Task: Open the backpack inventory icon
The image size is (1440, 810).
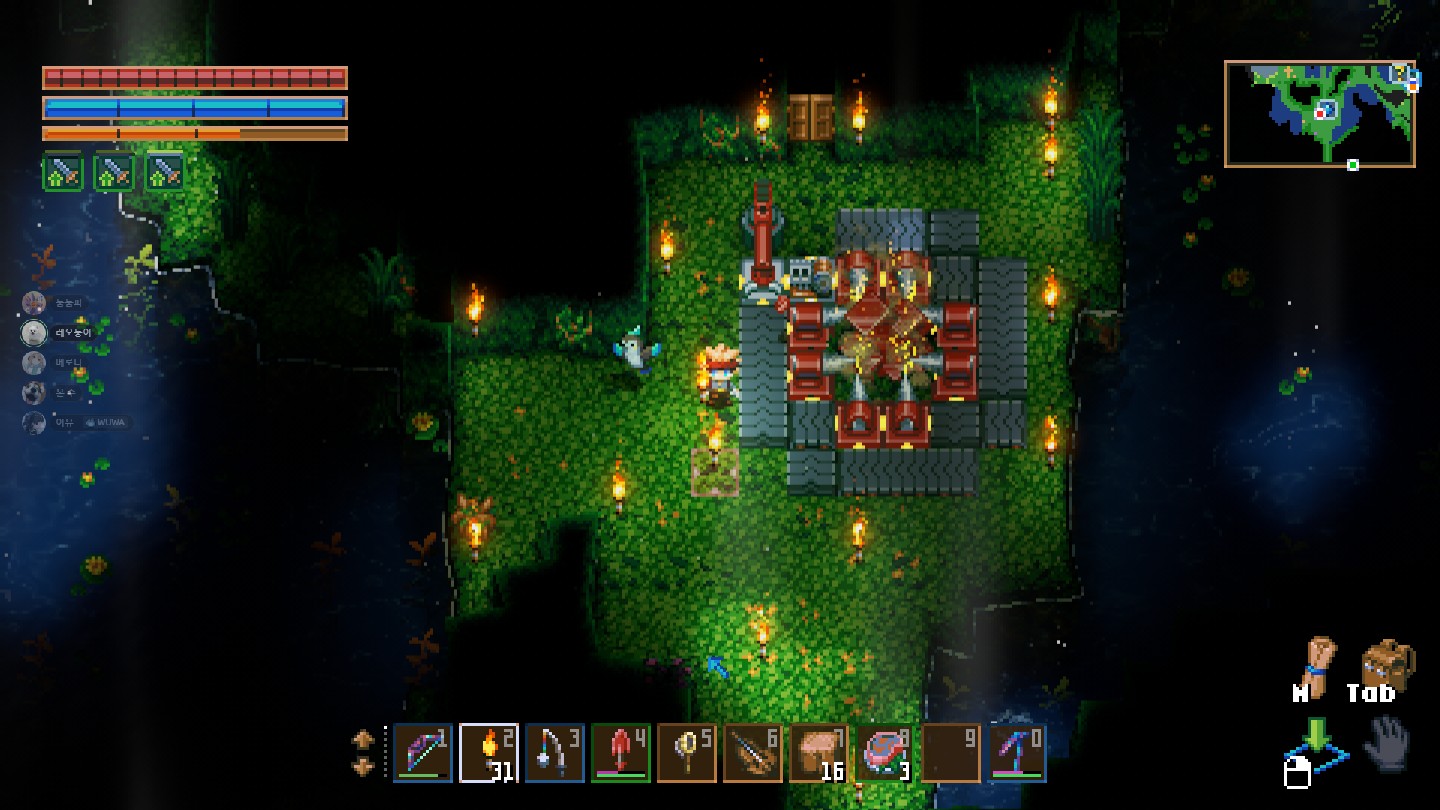Action: [1387, 664]
